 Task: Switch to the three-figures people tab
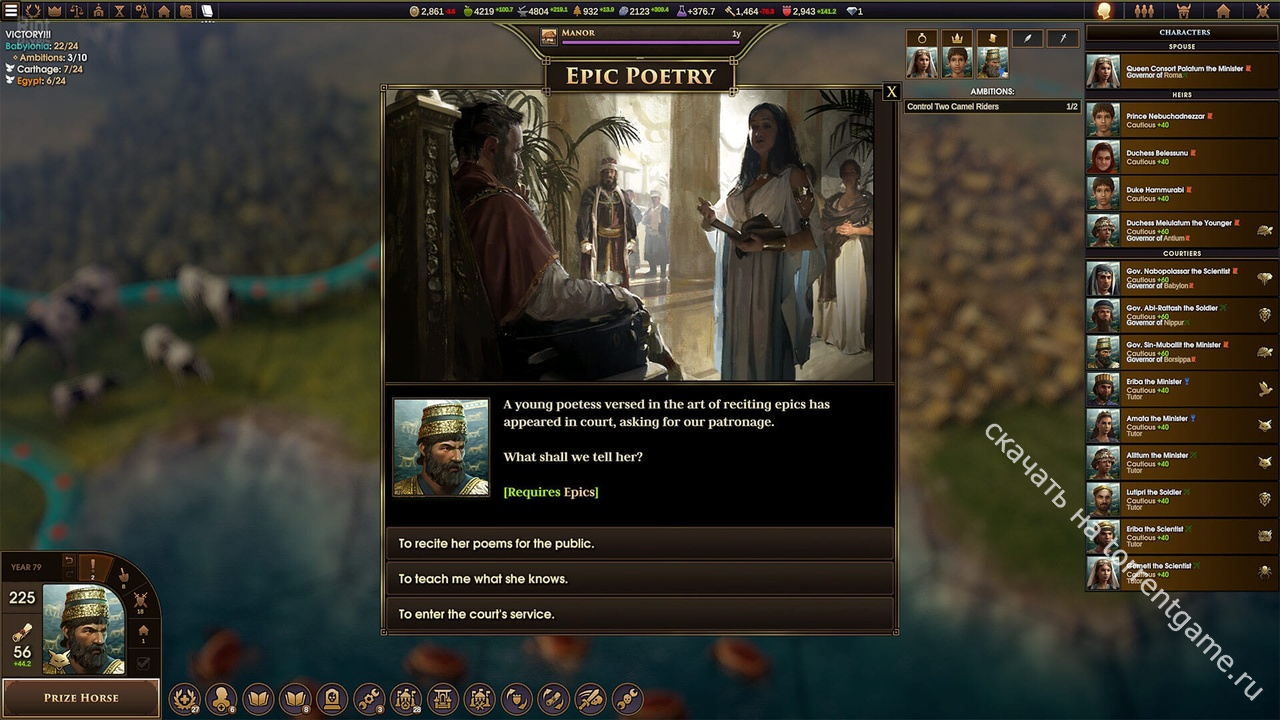(1144, 11)
